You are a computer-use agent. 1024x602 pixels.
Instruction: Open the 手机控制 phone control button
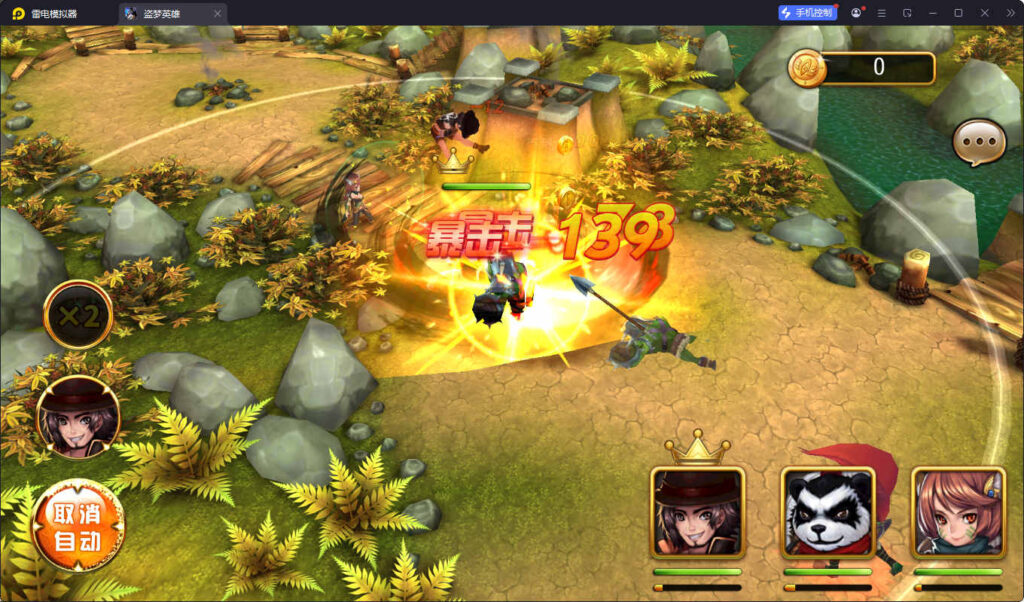806,13
